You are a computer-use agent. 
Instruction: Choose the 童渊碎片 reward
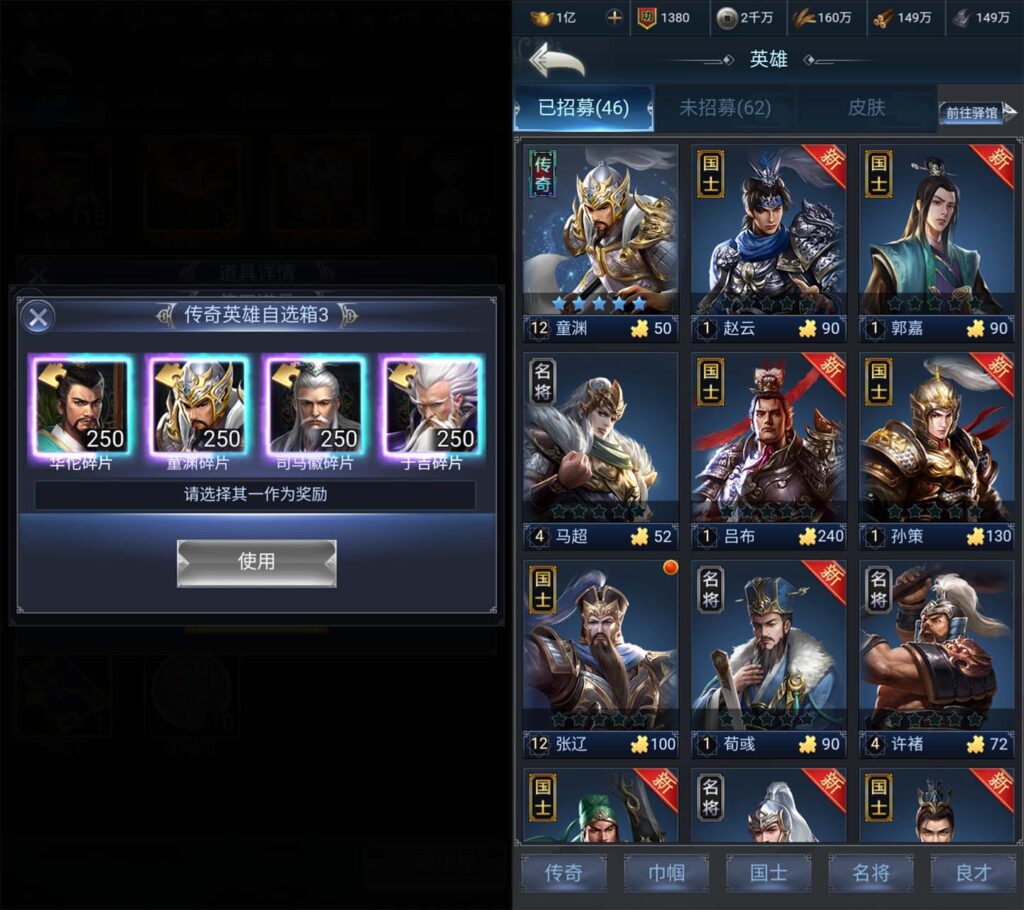(197, 406)
